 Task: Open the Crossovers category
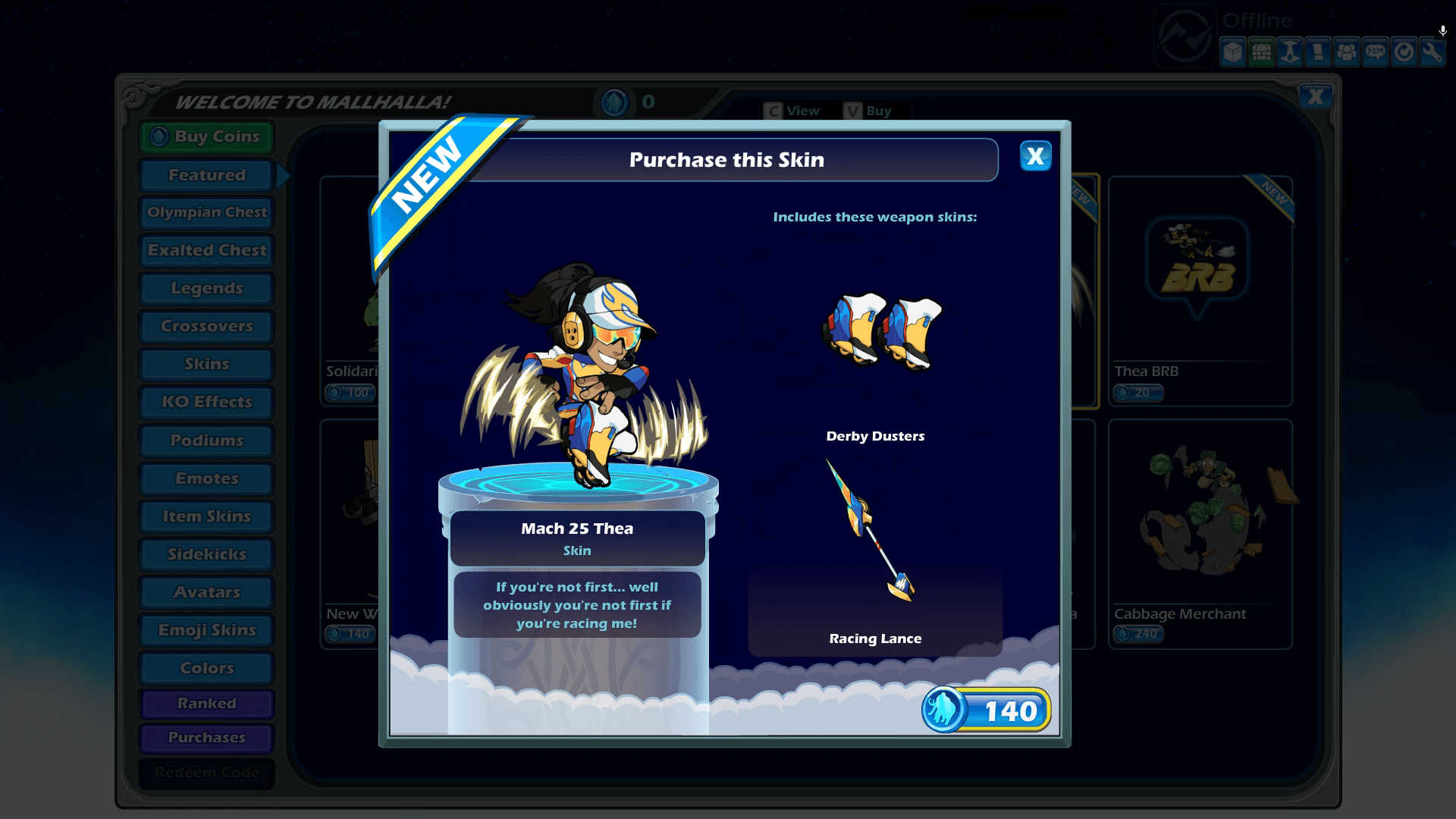click(206, 326)
